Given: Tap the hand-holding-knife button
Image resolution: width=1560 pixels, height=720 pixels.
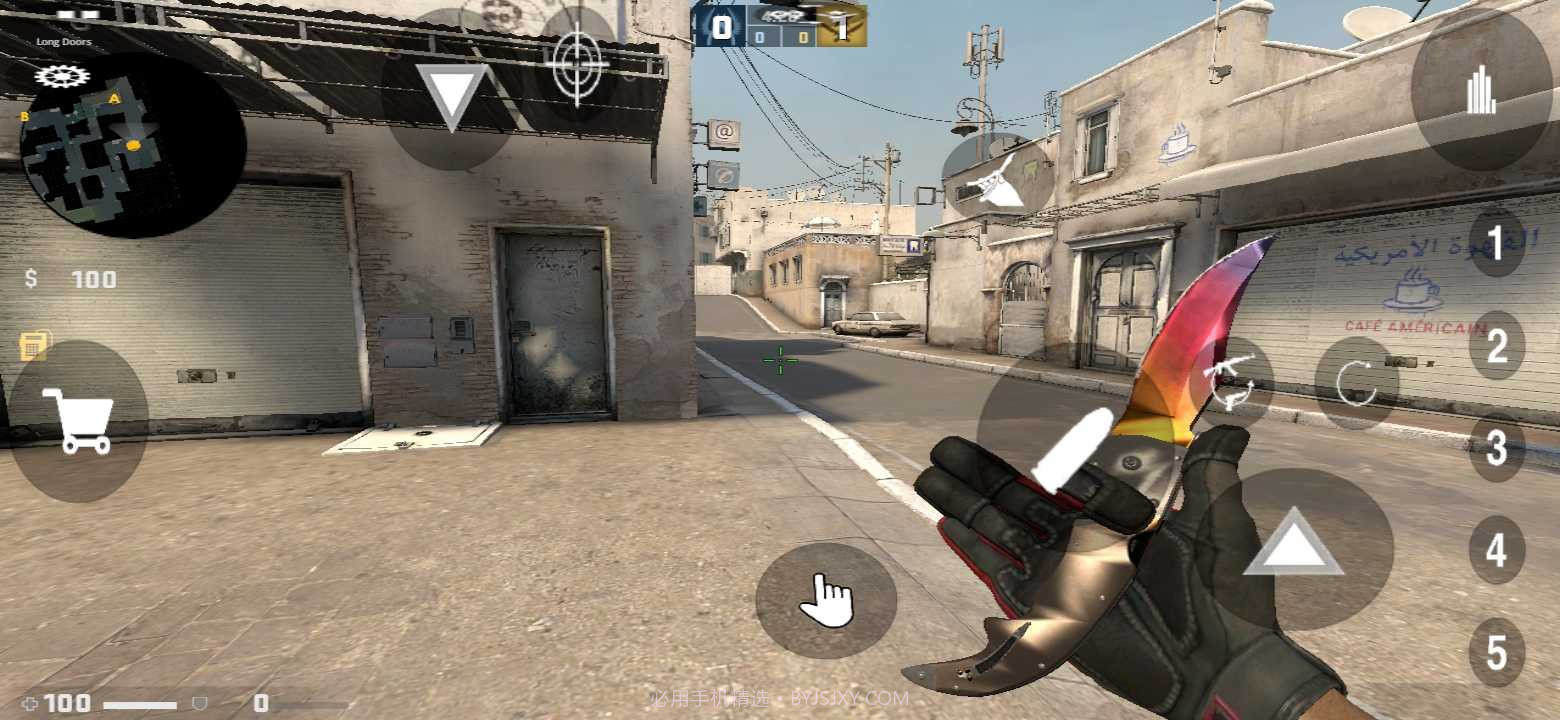Looking at the screenshot, I should tap(998, 180).
